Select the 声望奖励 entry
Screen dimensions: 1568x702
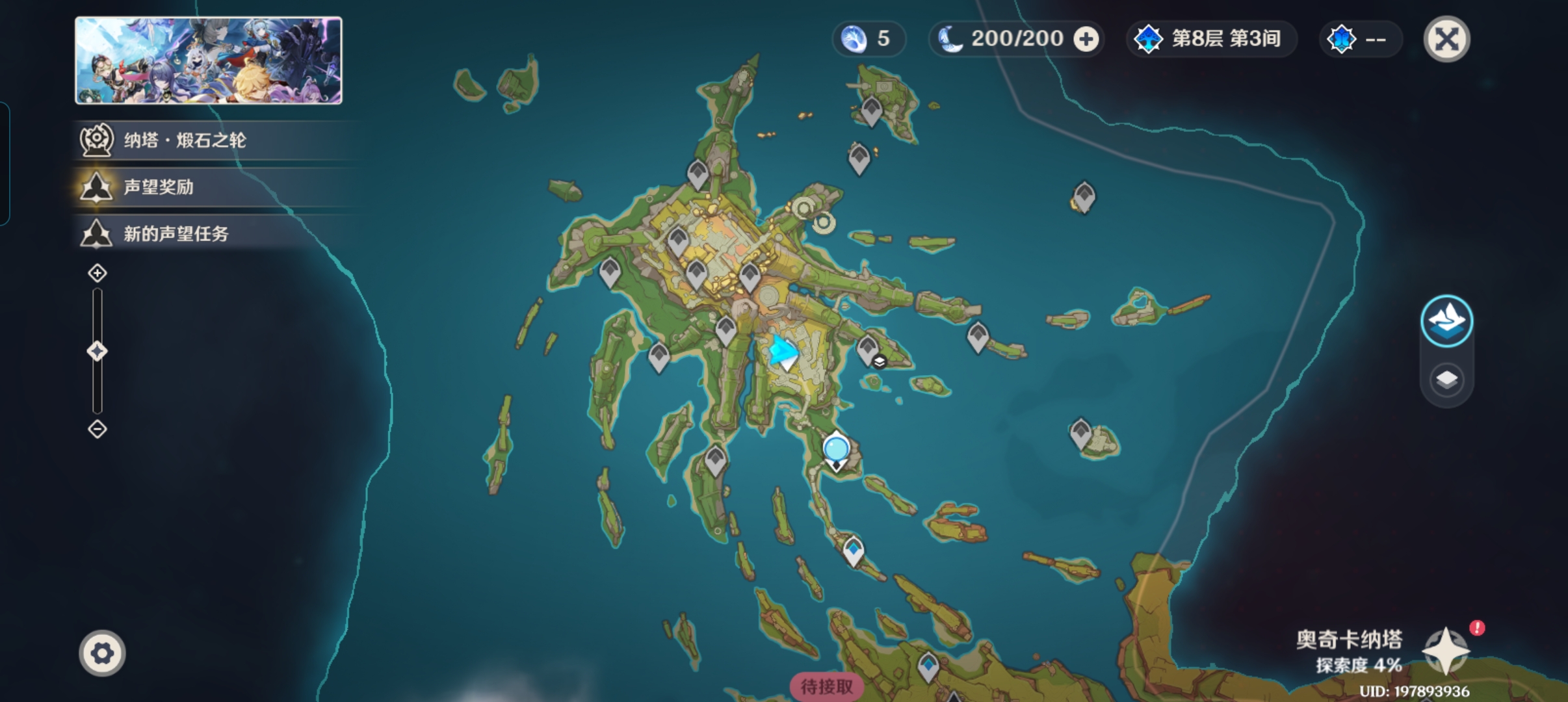(159, 187)
